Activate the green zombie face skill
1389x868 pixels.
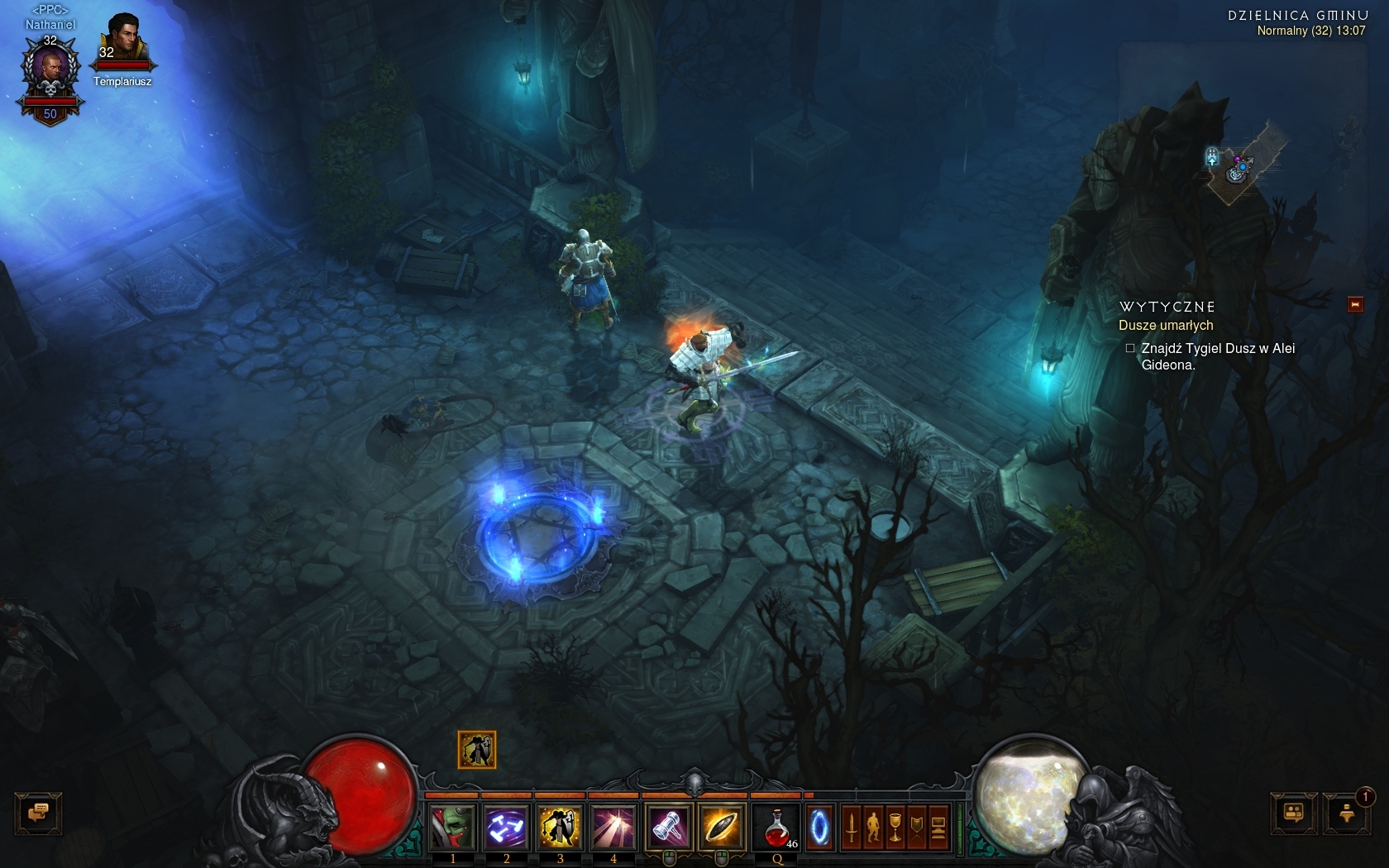(x=452, y=827)
